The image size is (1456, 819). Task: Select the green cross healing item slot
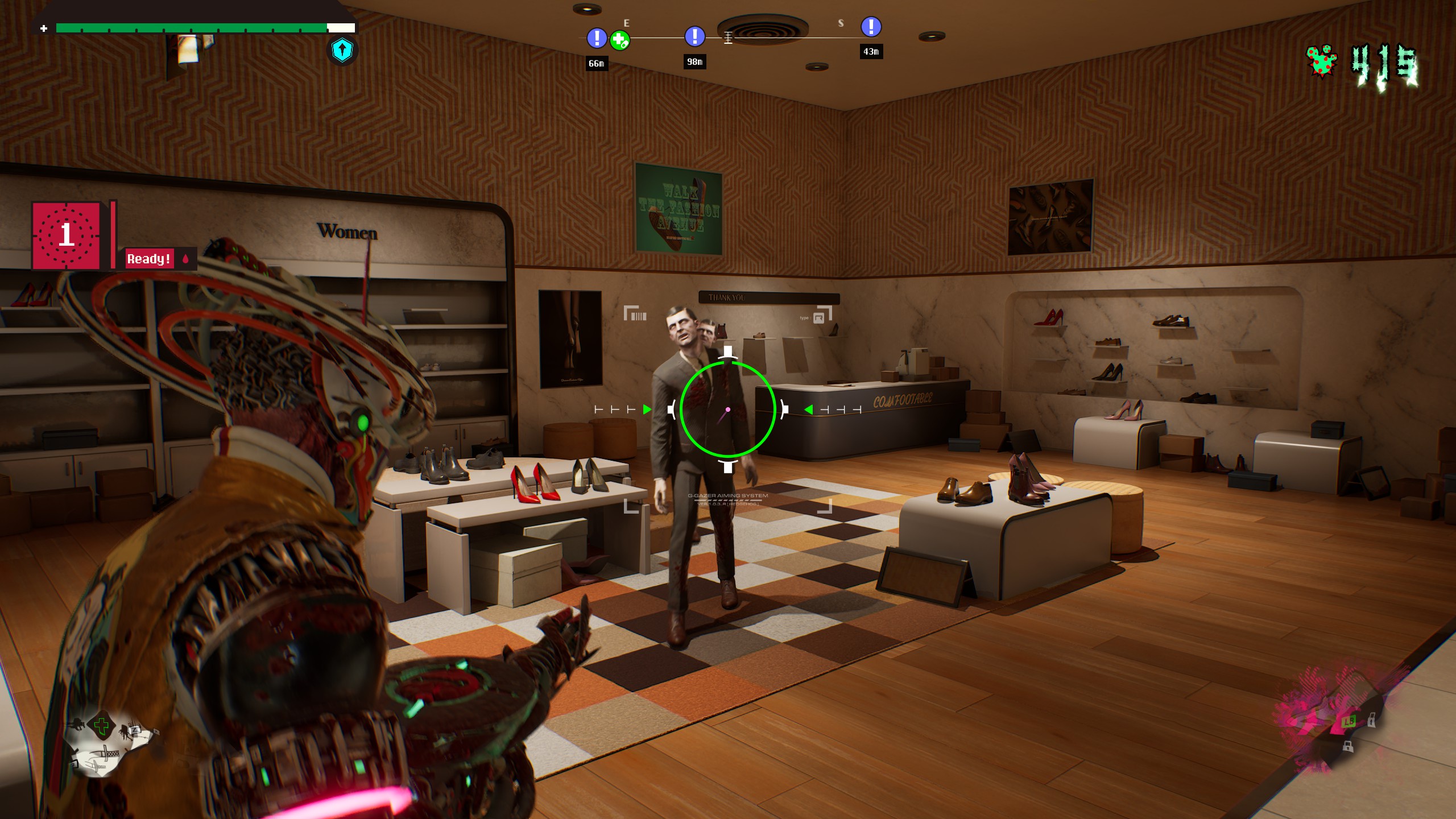pos(102,726)
